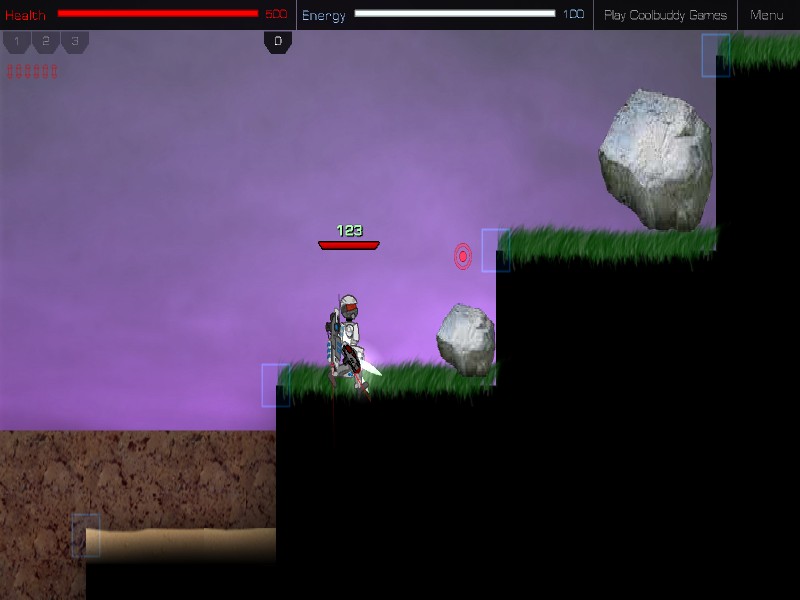The width and height of the screenshot is (800, 600).
Task: Switch to weapon slot 2
Action: (46, 42)
